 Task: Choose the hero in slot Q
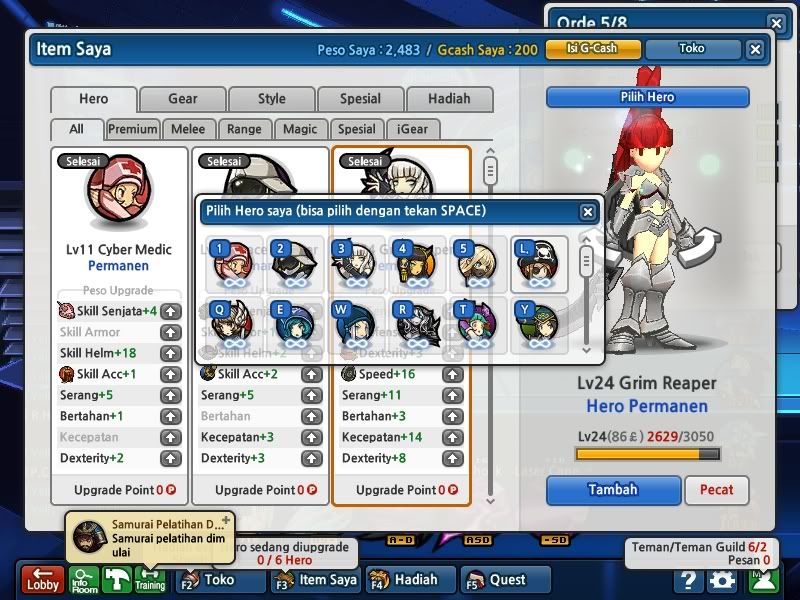click(x=232, y=325)
